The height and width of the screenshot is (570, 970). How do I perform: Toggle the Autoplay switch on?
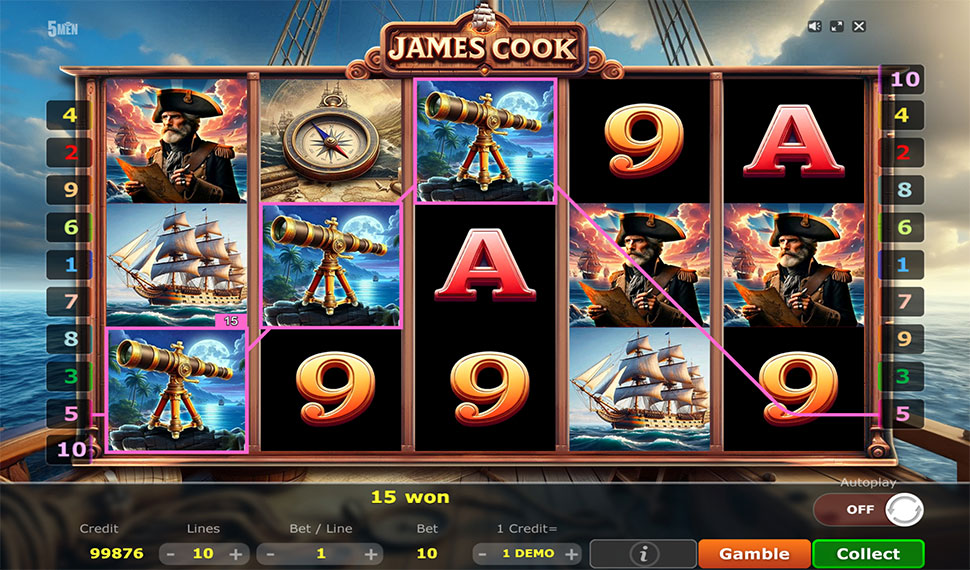pyautogui.click(x=867, y=509)
